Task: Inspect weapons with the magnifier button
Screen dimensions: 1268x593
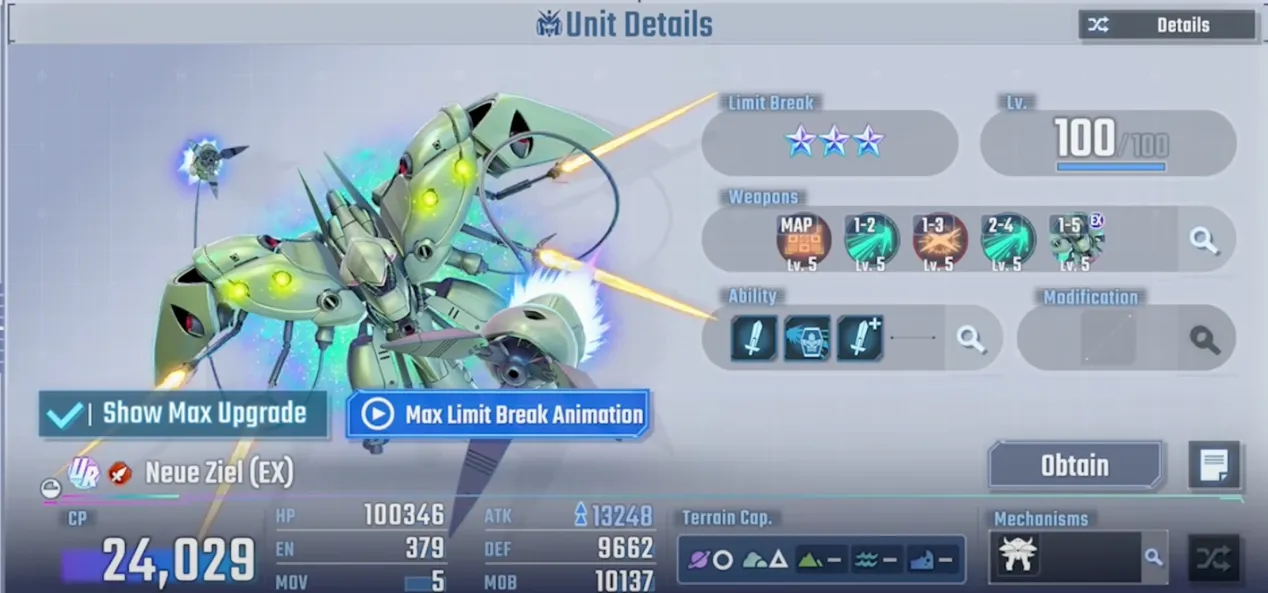Action: point(1204,240)
